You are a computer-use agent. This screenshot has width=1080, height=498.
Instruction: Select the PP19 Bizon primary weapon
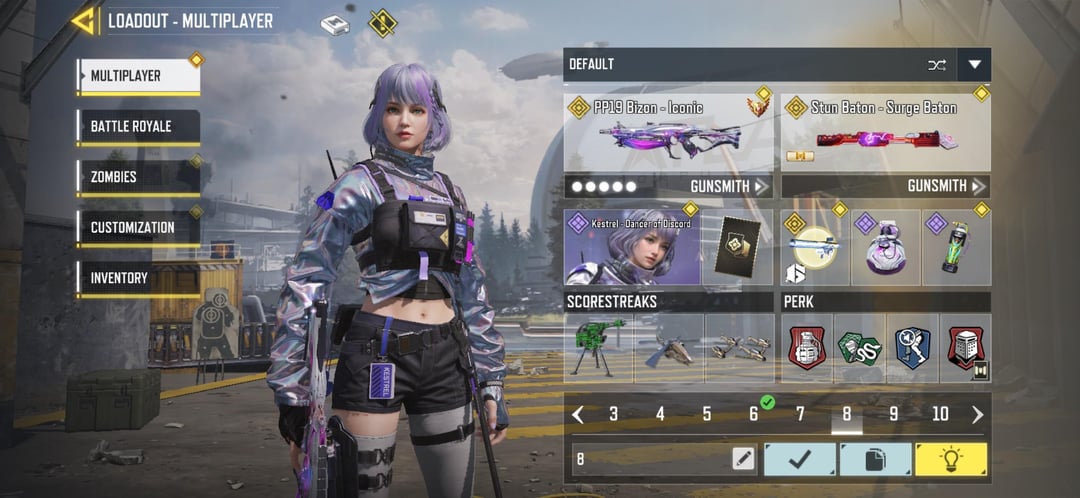(x=669, y=132)
